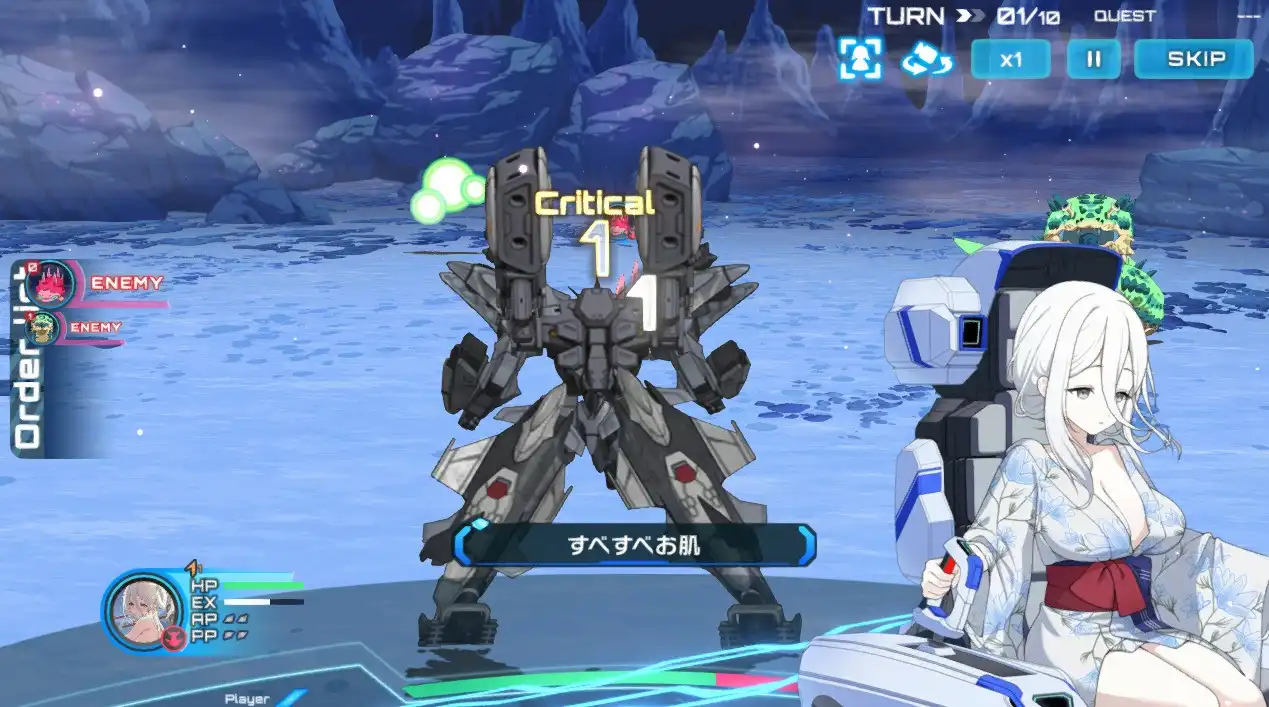Skip the battle with SKIP button
Viewport: 1269px width, 707px height.
[1193, 59]
